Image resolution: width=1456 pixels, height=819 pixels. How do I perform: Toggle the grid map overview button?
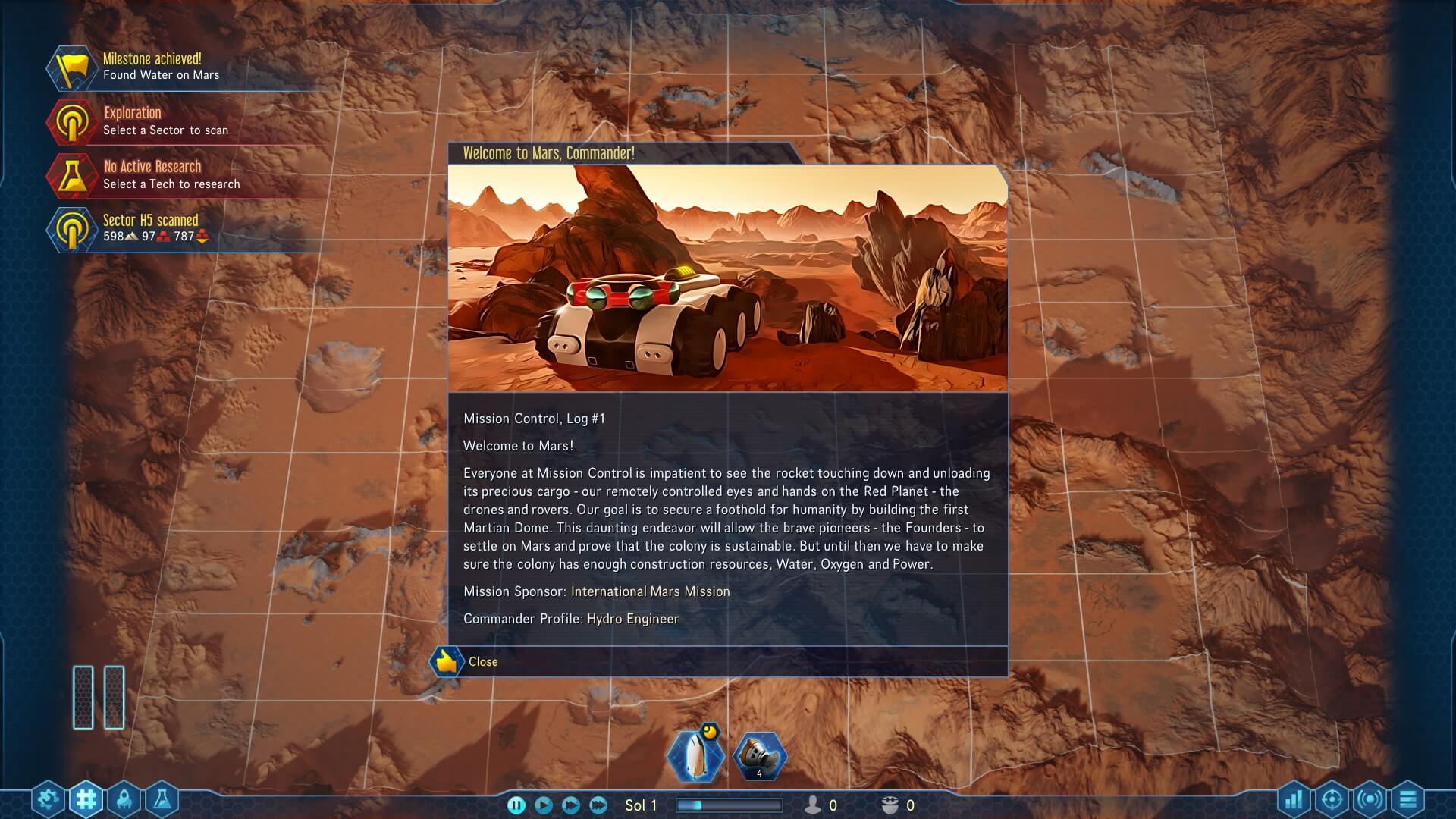(86, 799)
